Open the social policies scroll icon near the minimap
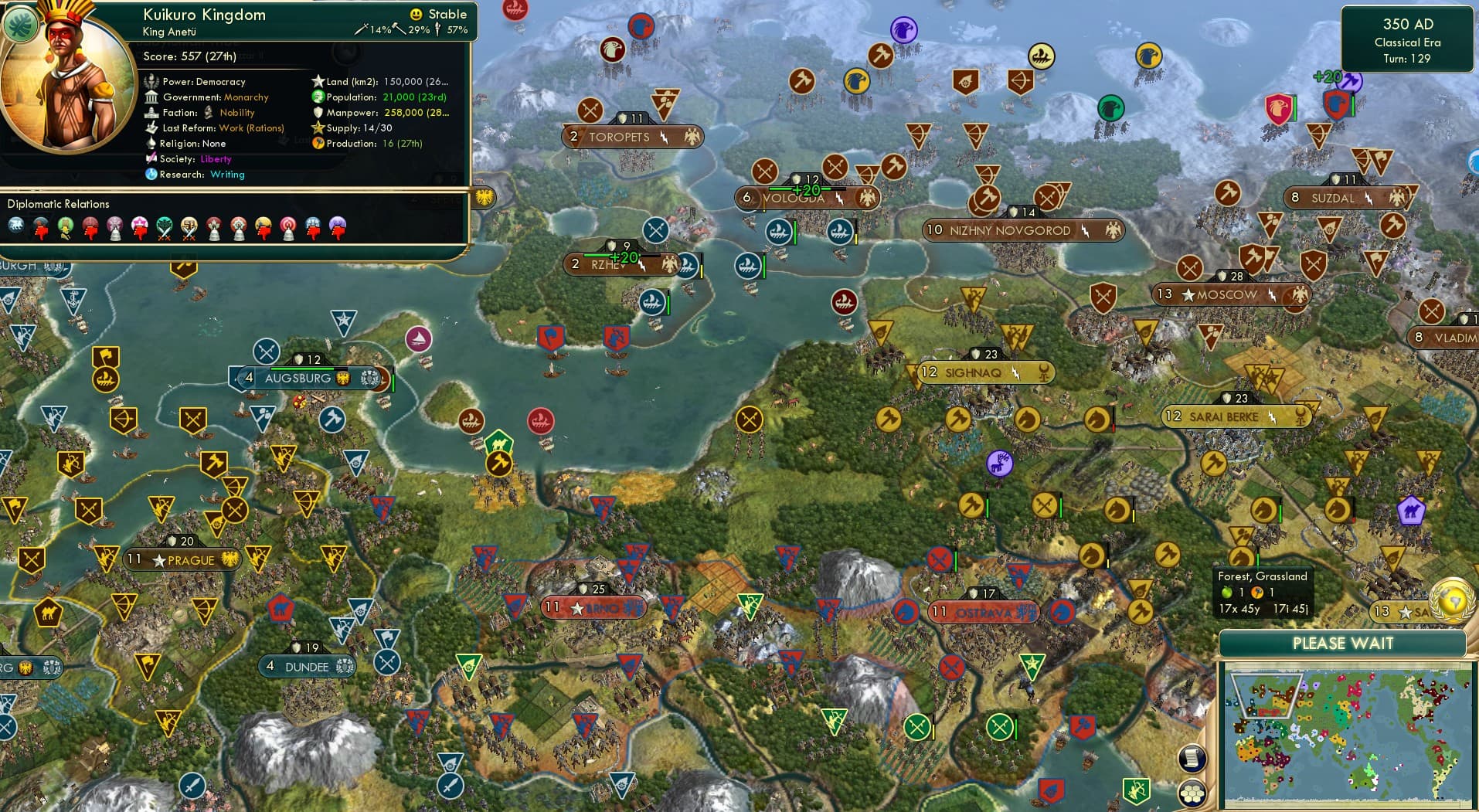Image resolution: width=1479 pixels, height=812 pixels. [x=1192, y=759]
